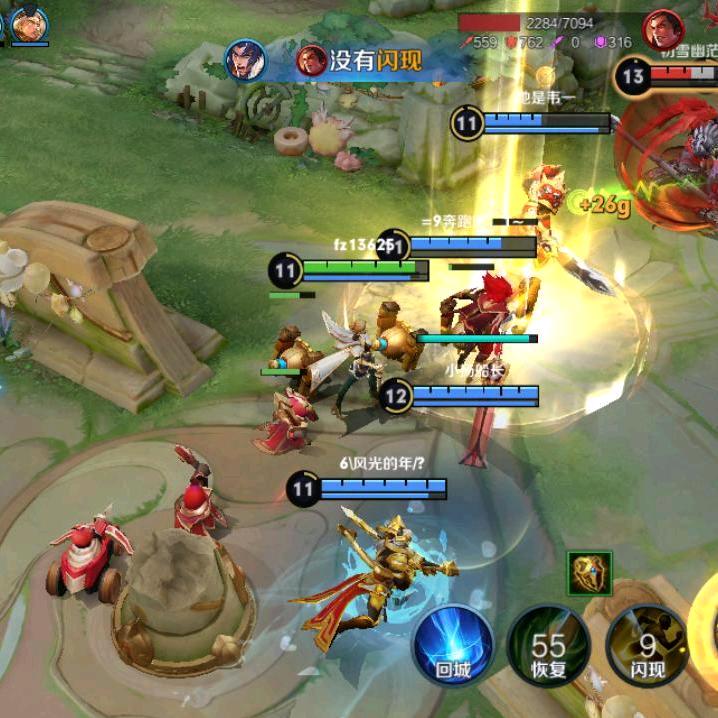
Task: Tap the 没有闪现 alert message
Action: coord(376,61)
